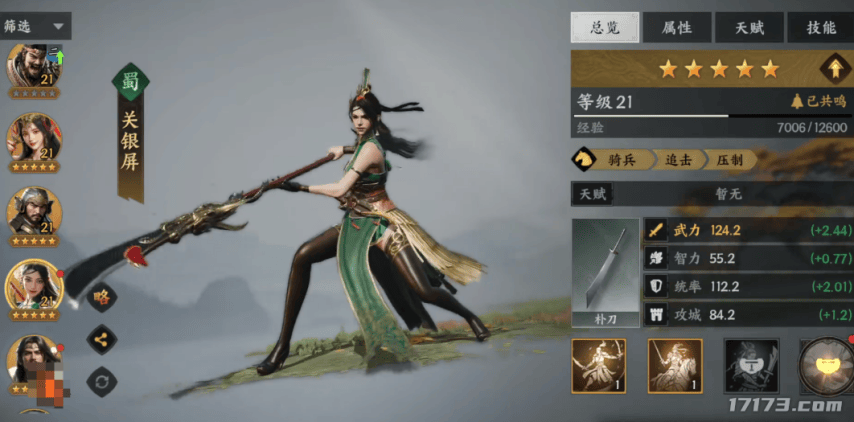
Task: Select the highlighted 关银屏 portrait in the list
Action: tap(35, 287)
